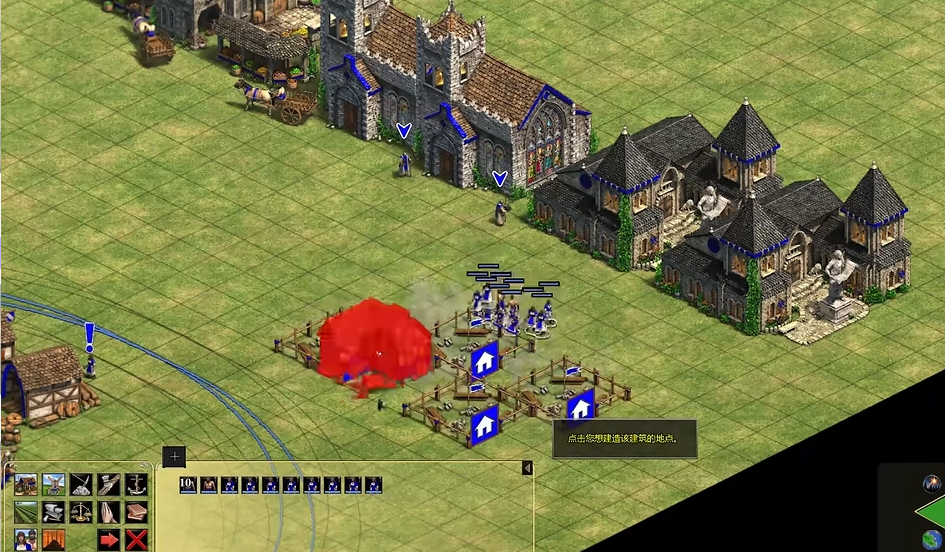Click the globe icon beside the minimap
This screenshot has width=945, height=552.
(x=933, y=539)
